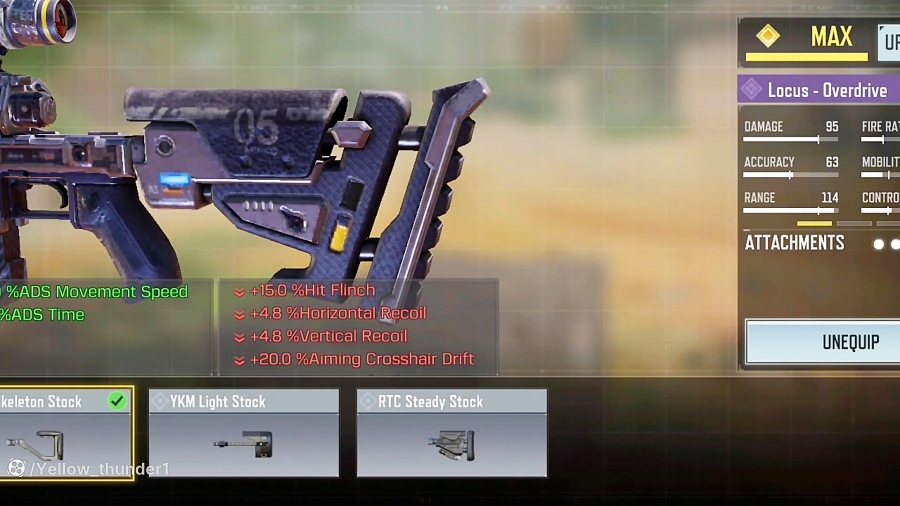Screen dimensions: 900x506
Task: Click the upgrade button beside MAX
Action: click(x=889, y=43)
